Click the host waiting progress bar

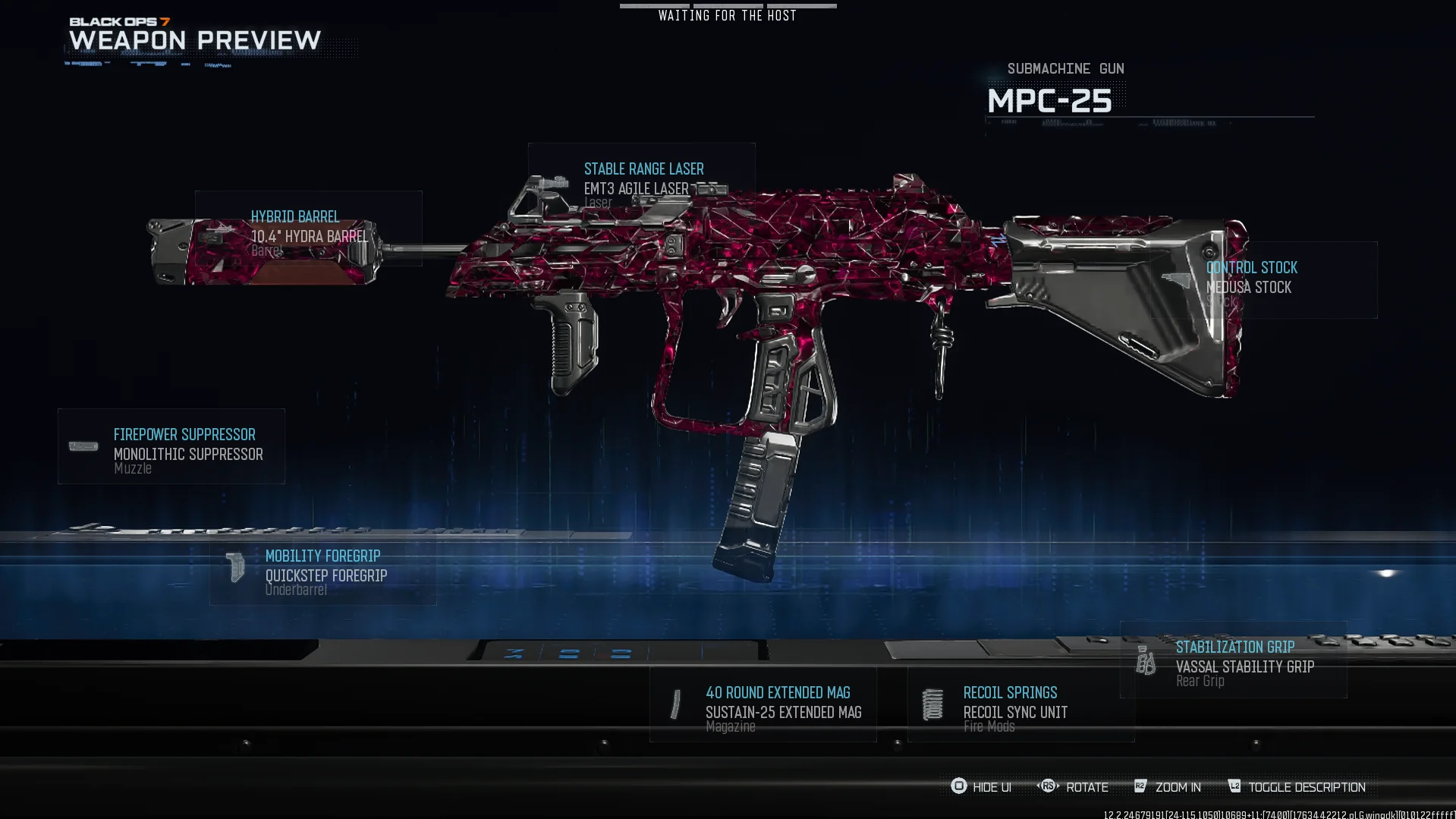[728, 6]
